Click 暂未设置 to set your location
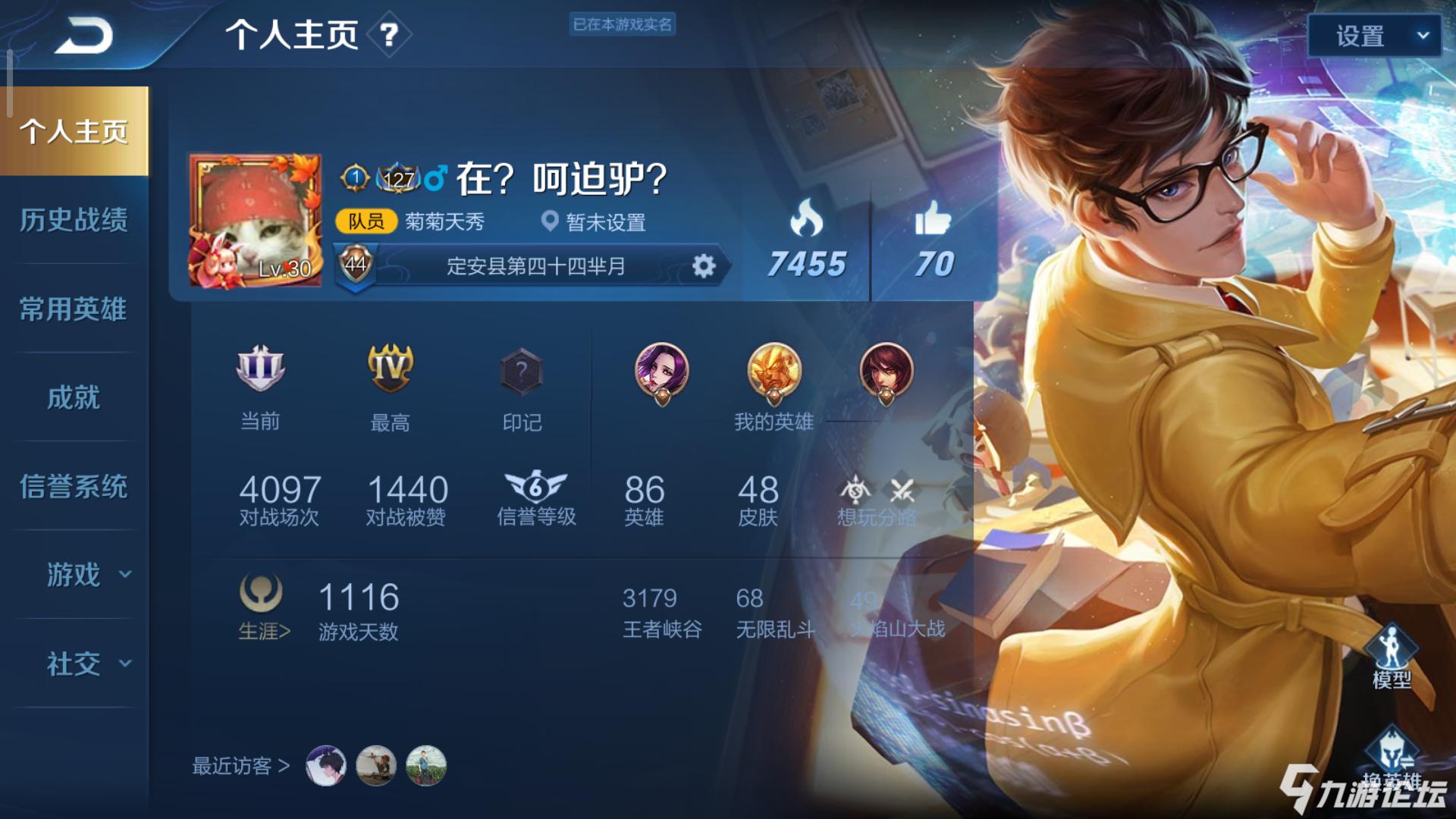 607,224
